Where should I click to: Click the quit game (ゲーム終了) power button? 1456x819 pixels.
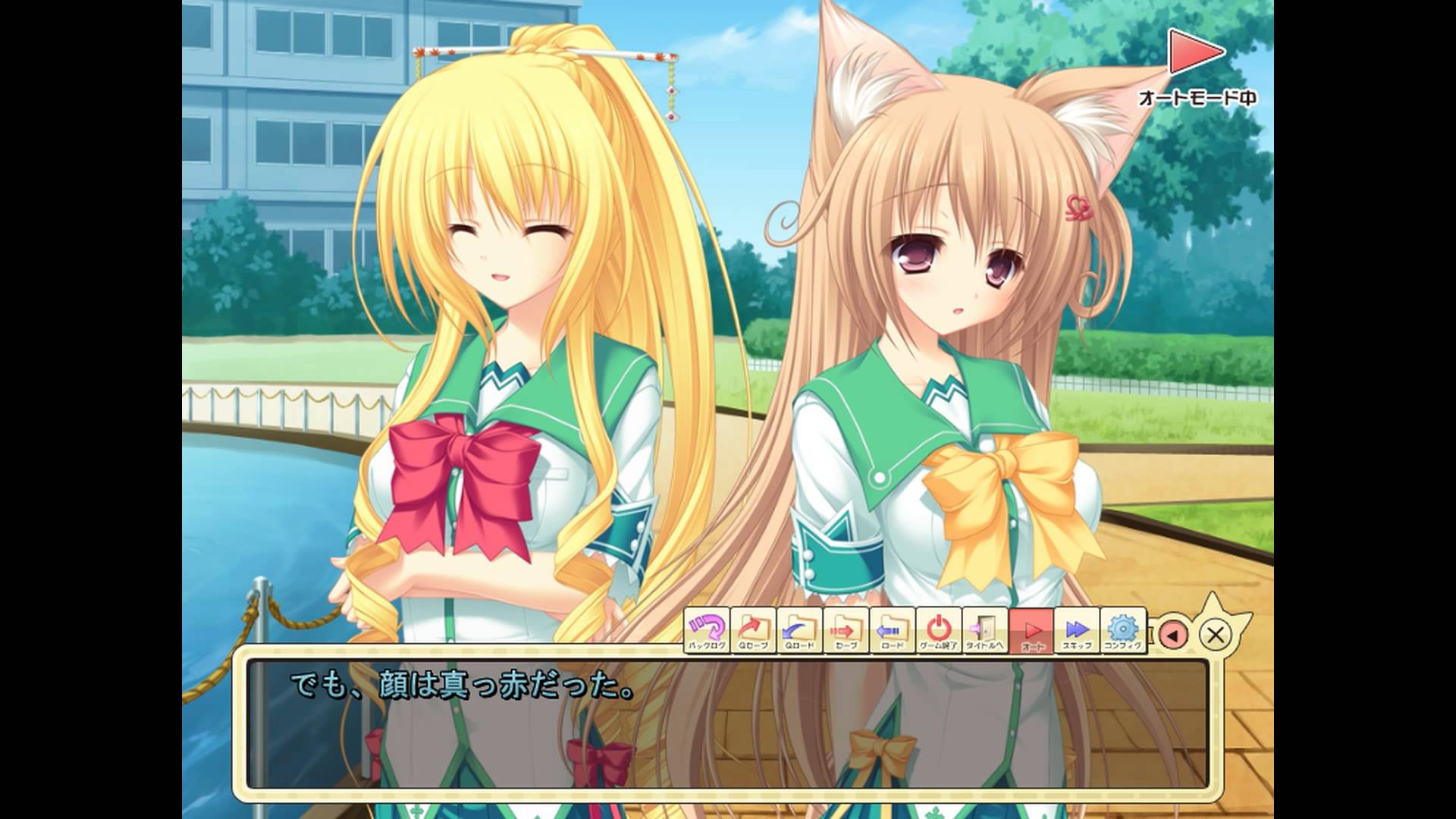pos(939,631)
